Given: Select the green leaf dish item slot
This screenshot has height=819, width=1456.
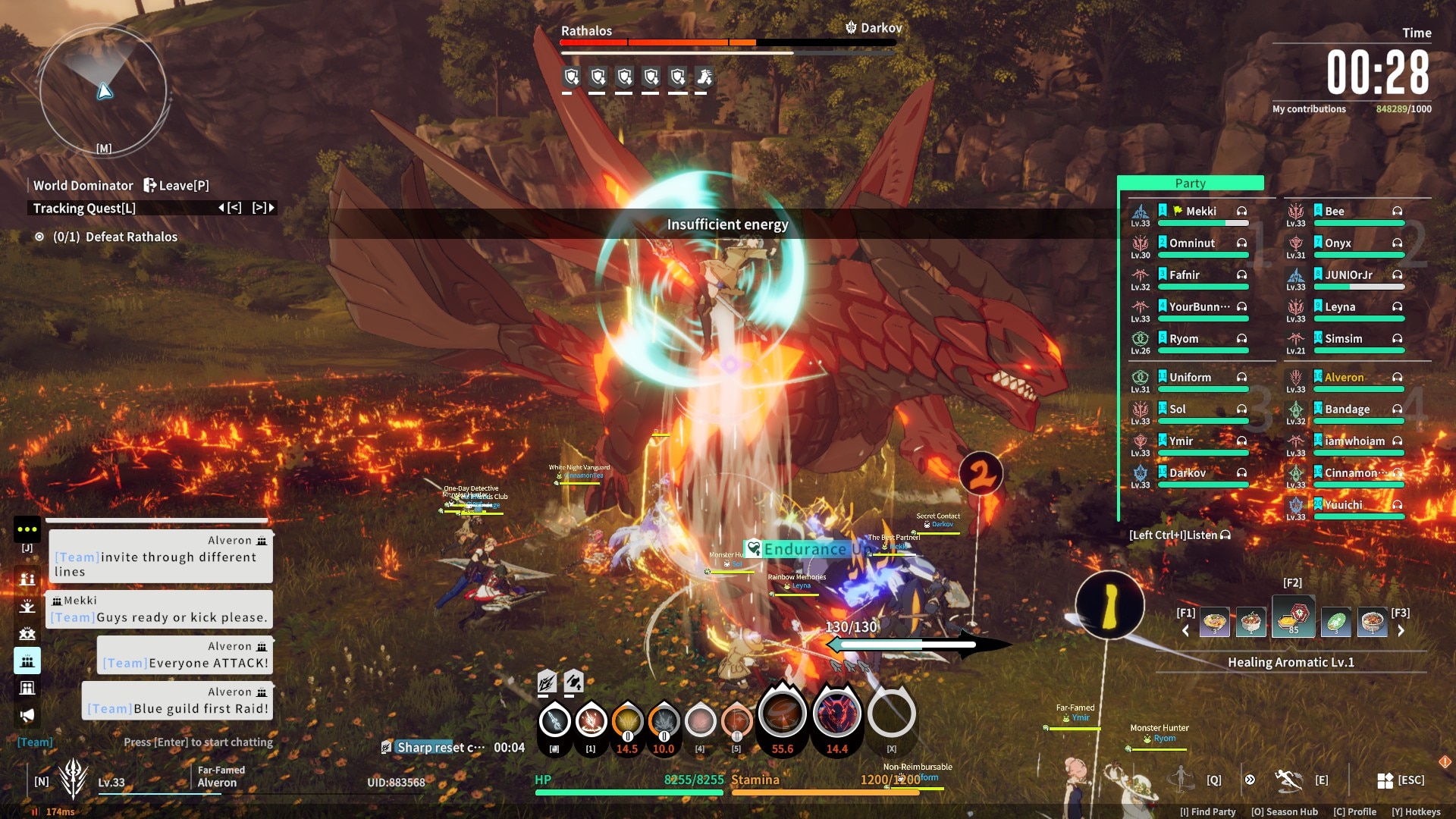Looking at the screenshot, I should 1335,623.
